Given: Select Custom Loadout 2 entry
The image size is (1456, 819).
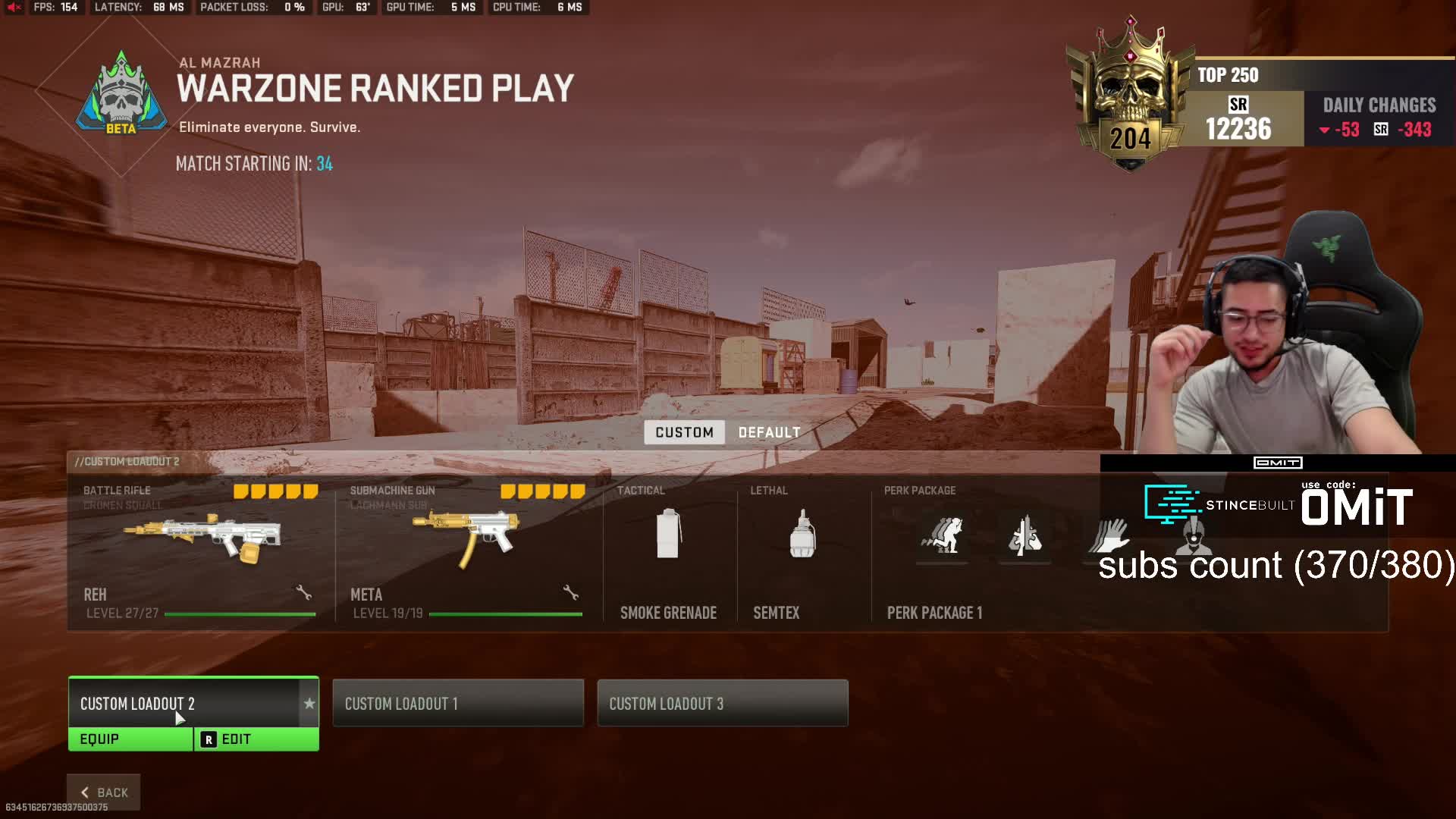Looking at the screenshot, I should 183,703.
